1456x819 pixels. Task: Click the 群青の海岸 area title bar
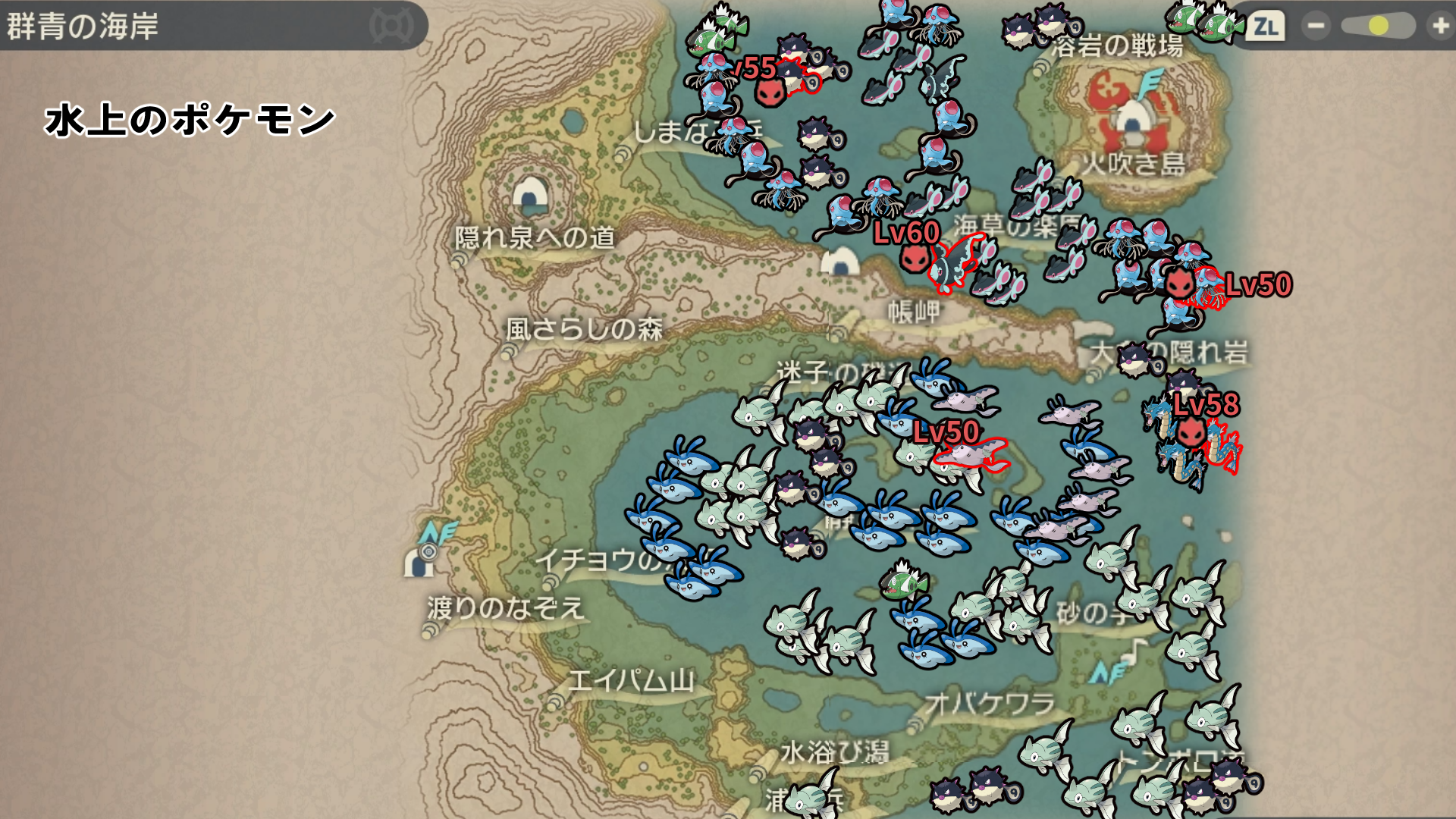tap(212, 27)
